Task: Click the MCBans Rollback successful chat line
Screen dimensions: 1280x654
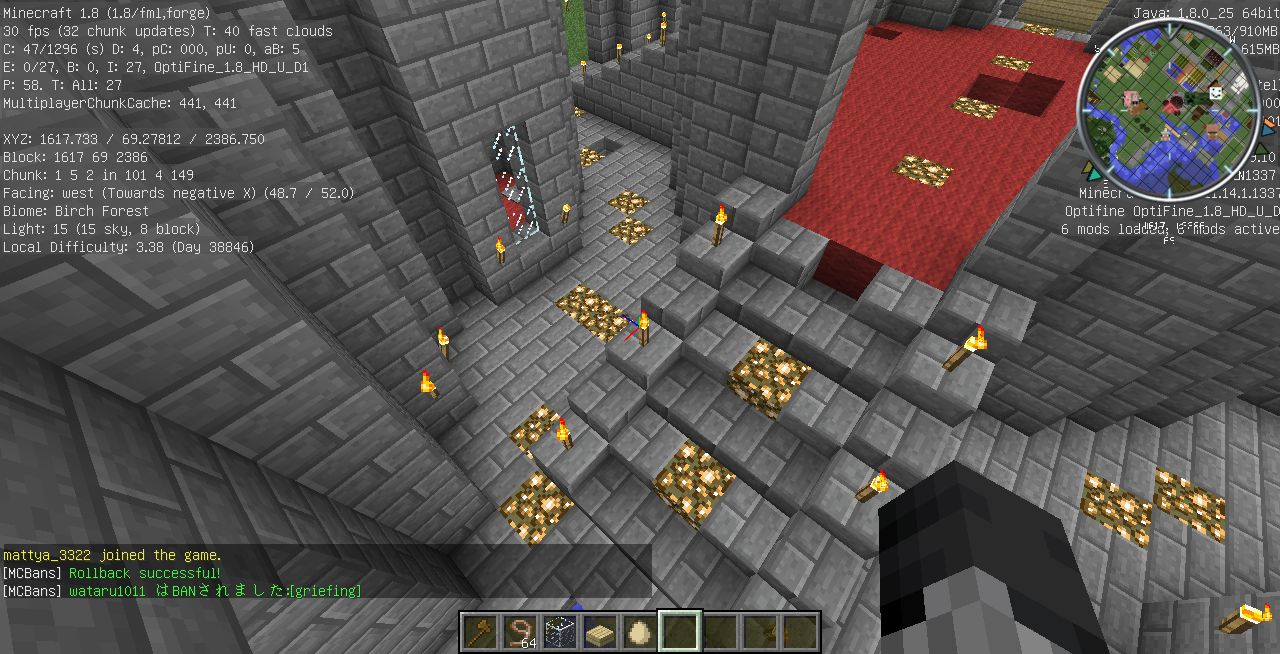Action: point(112,573)
